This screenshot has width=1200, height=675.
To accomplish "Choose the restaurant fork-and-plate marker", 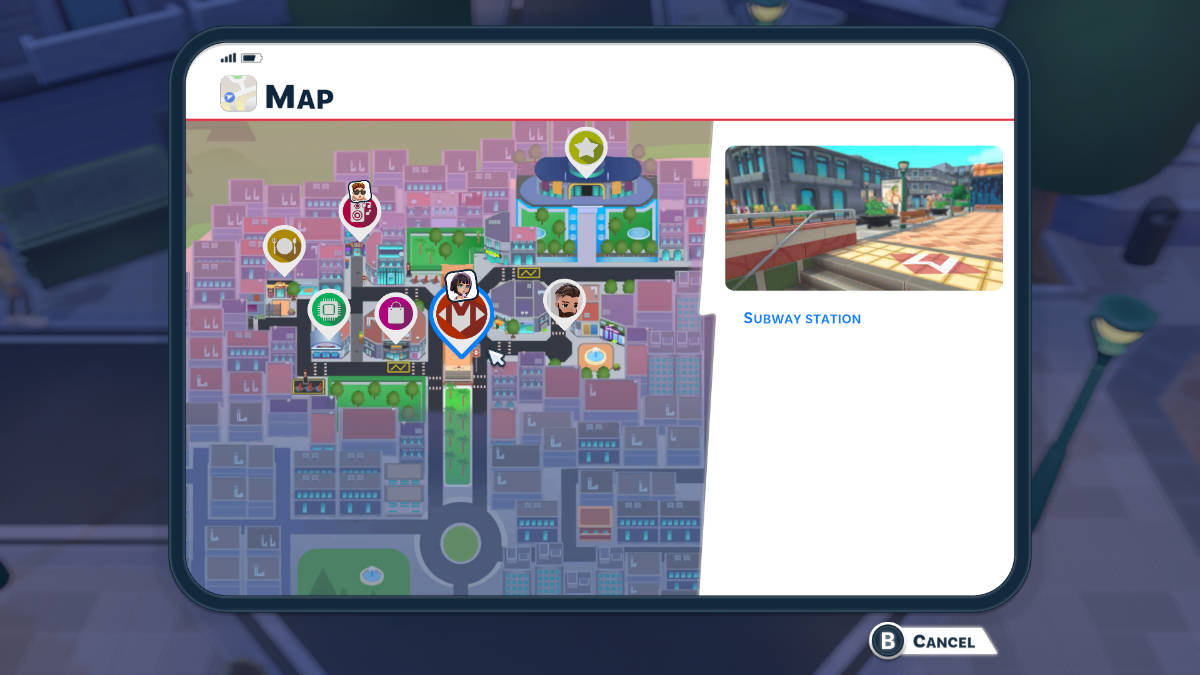I will [284, 246].
